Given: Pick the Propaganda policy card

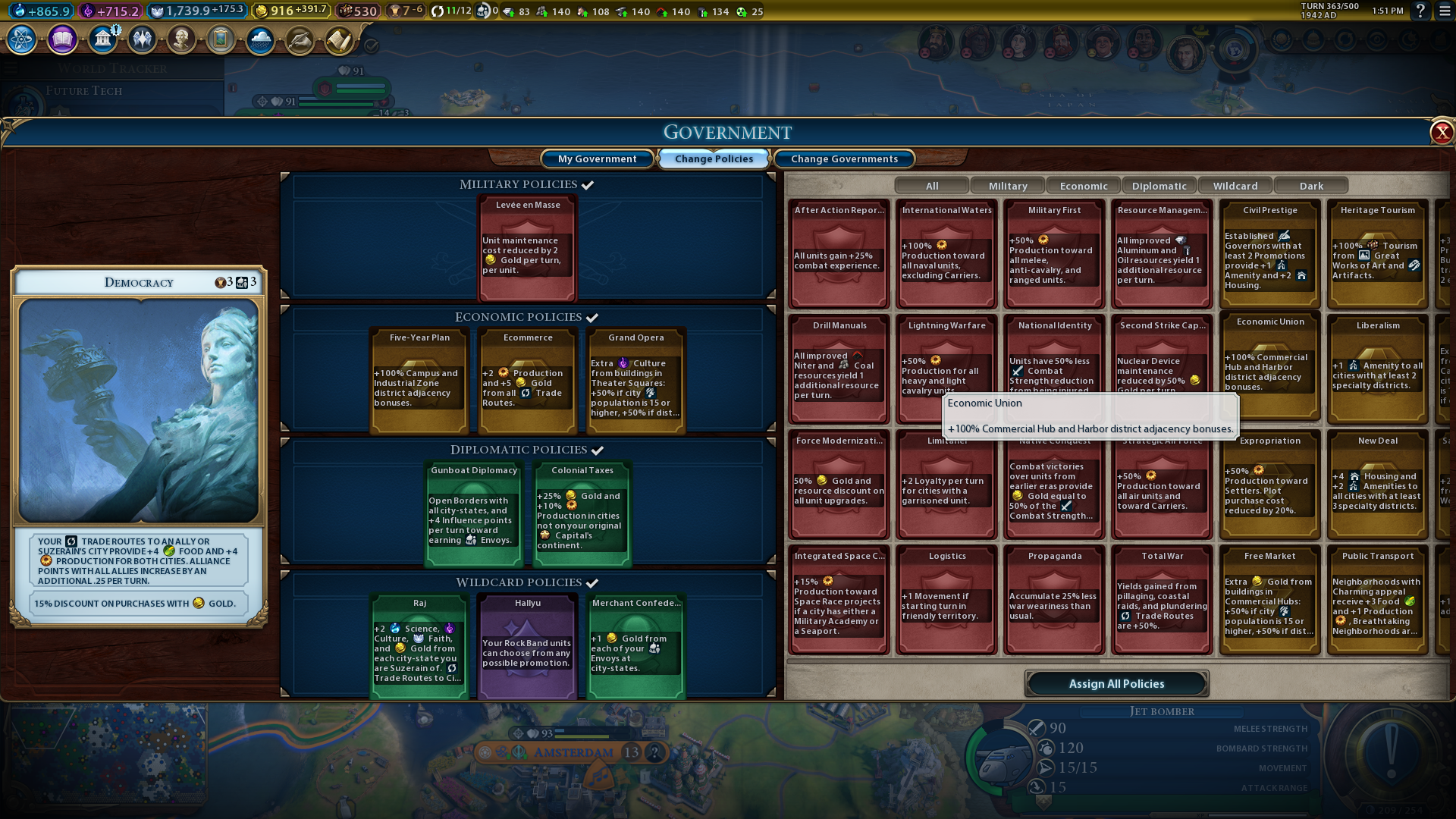Looking at the screenshot, I should coord(1054,599).
